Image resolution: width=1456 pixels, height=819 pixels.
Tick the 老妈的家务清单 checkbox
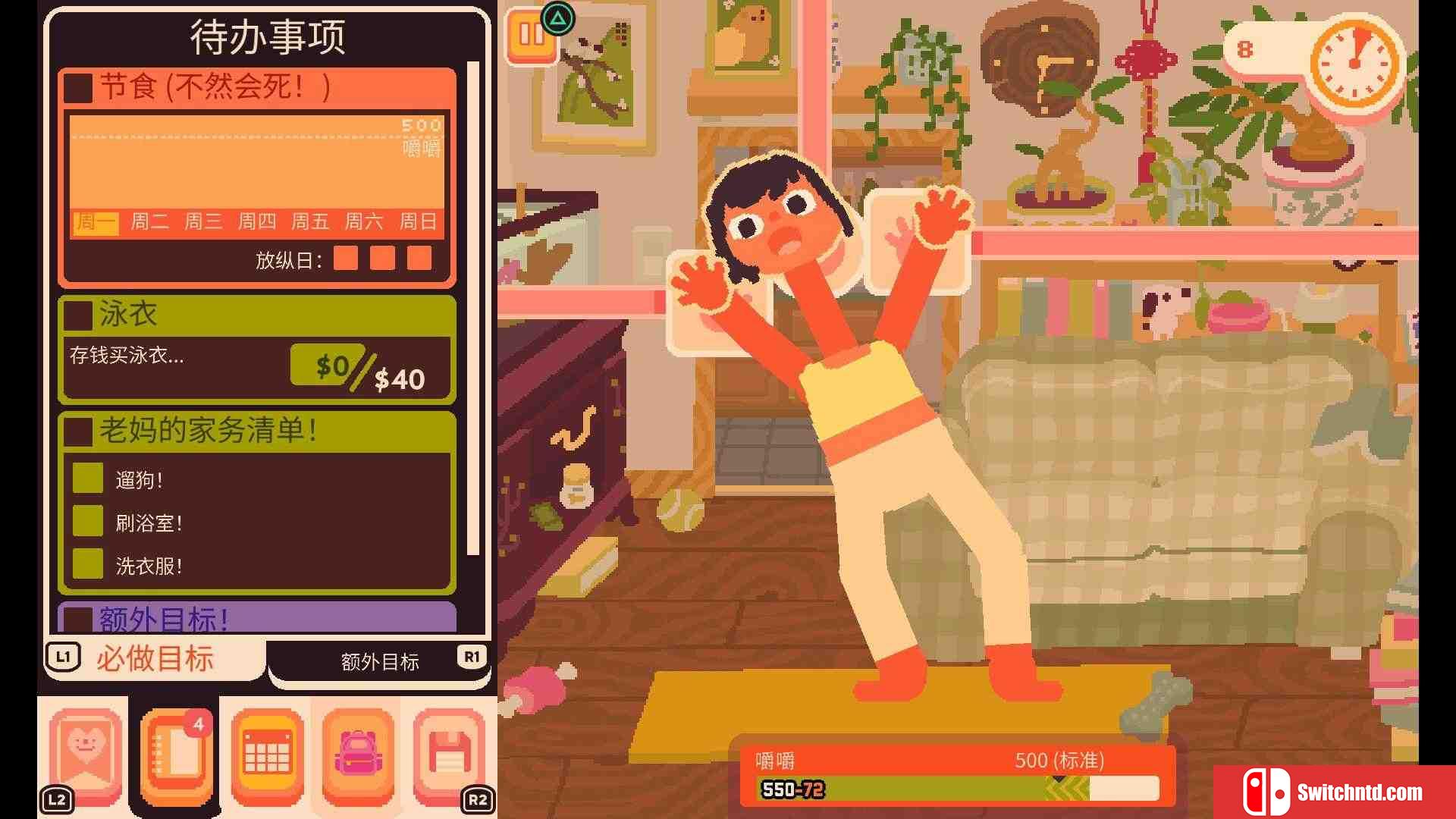coord(79,431)
